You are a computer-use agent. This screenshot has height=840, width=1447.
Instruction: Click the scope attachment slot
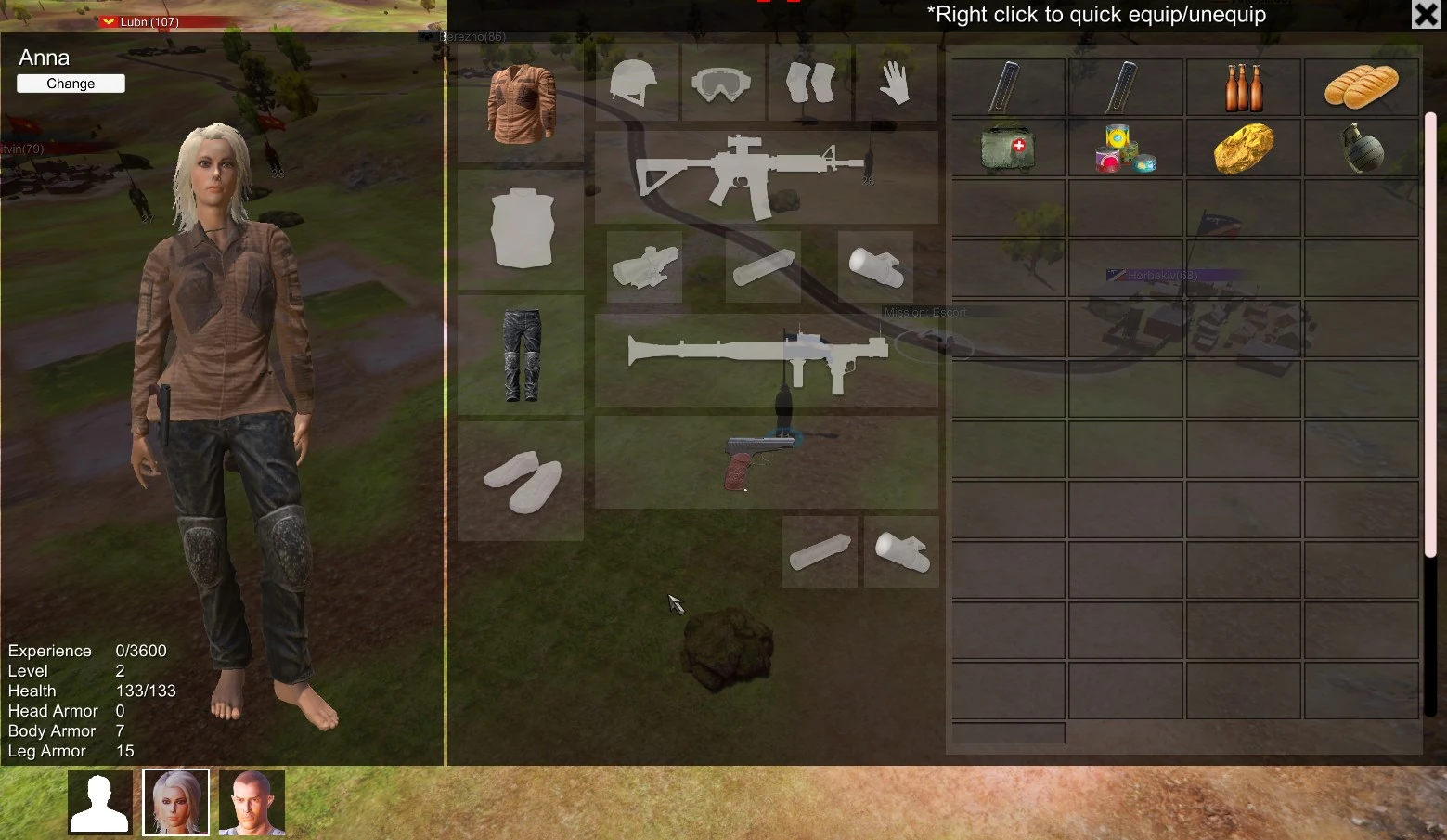tap(645, 267)
